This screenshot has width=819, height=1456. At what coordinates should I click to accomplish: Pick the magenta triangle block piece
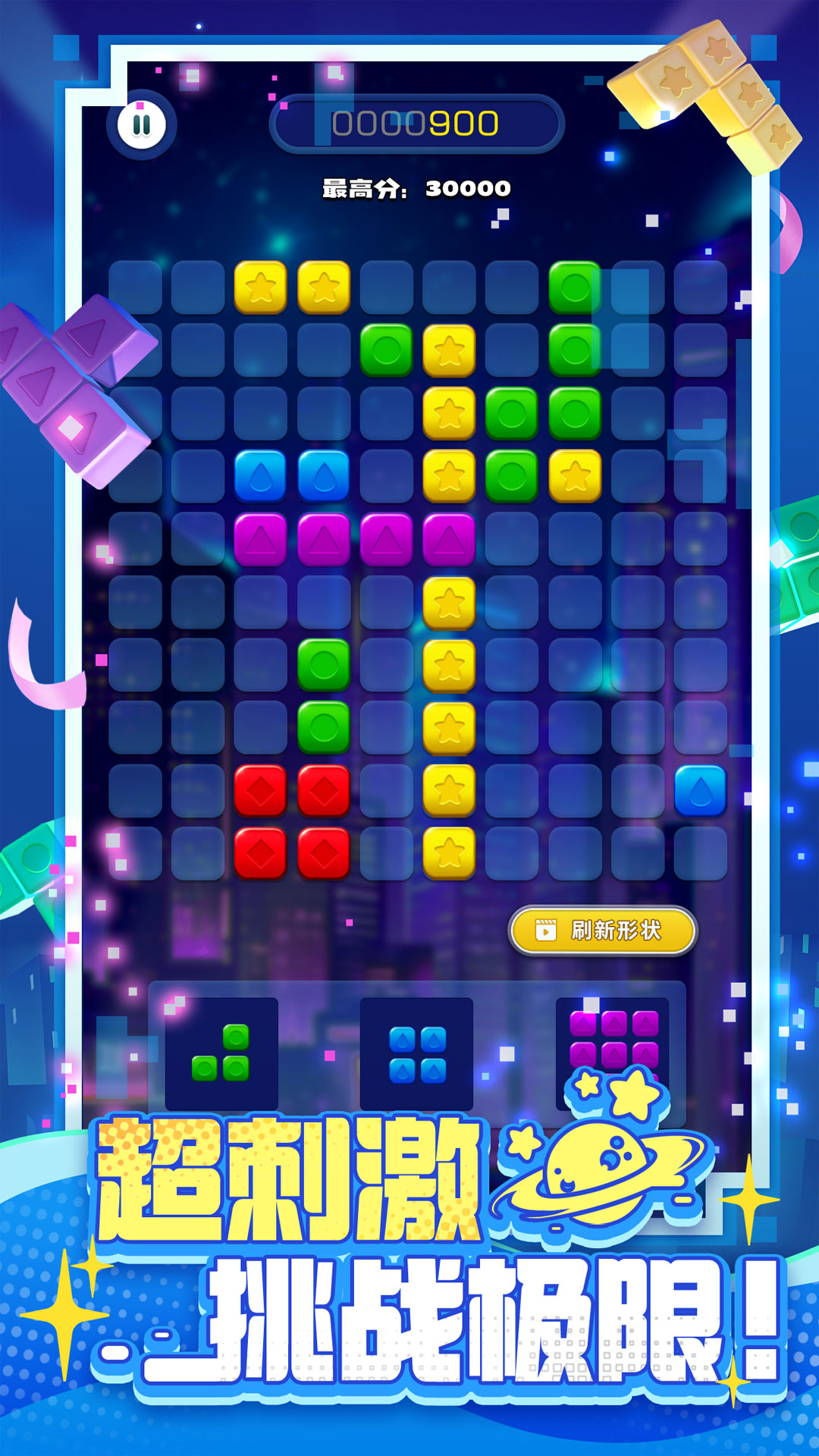point(613,1040)
